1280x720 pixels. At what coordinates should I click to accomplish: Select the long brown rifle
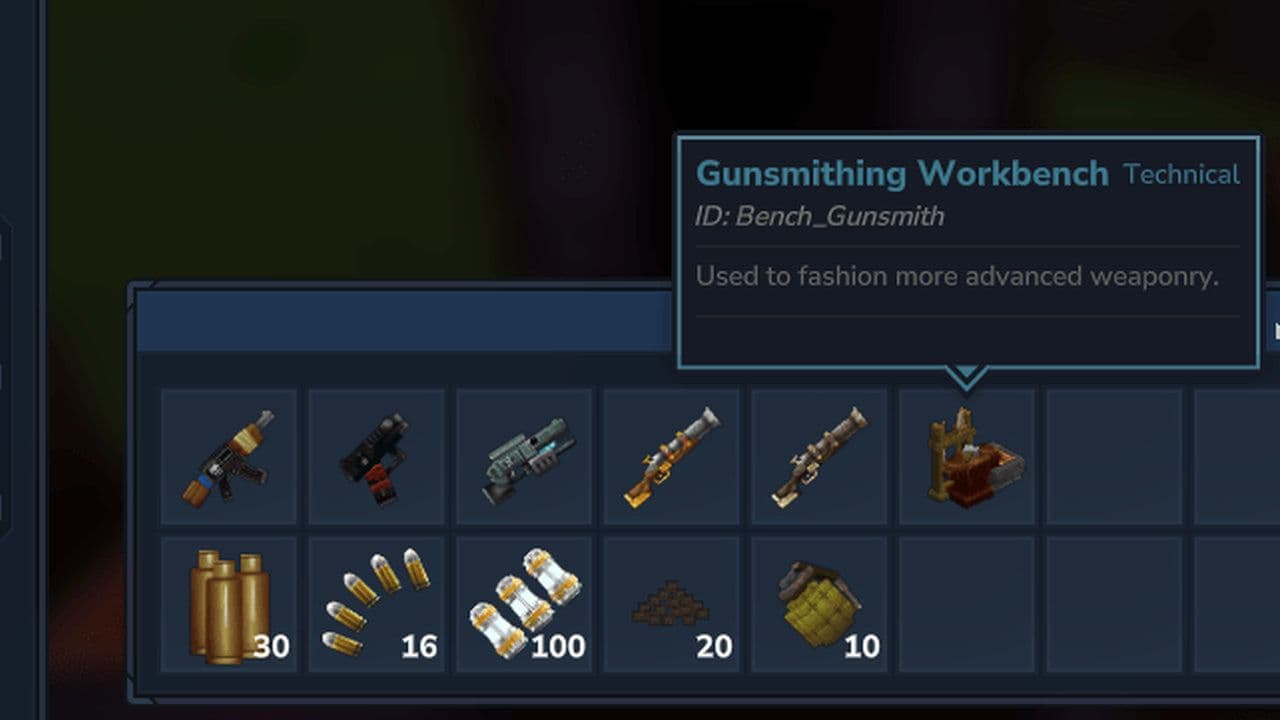818,456
